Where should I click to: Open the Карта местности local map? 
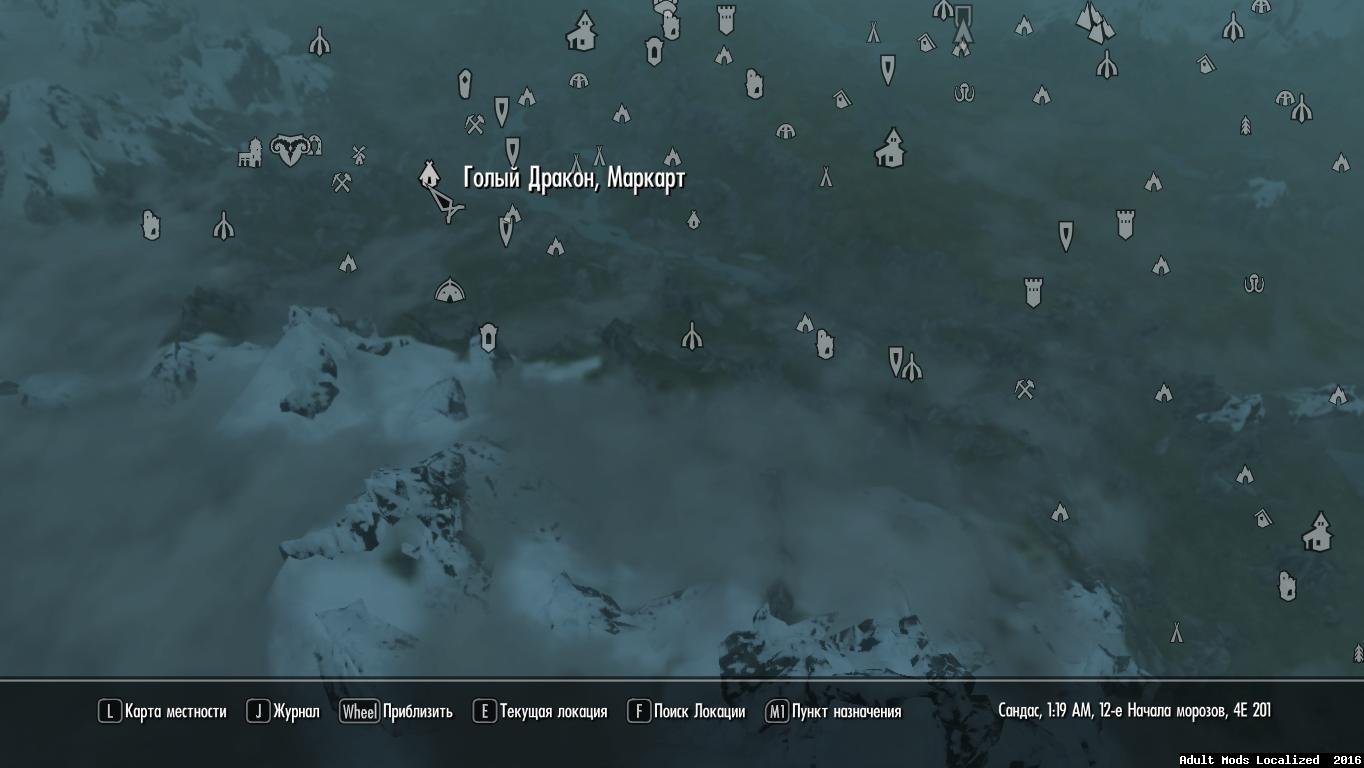point(162,712)
